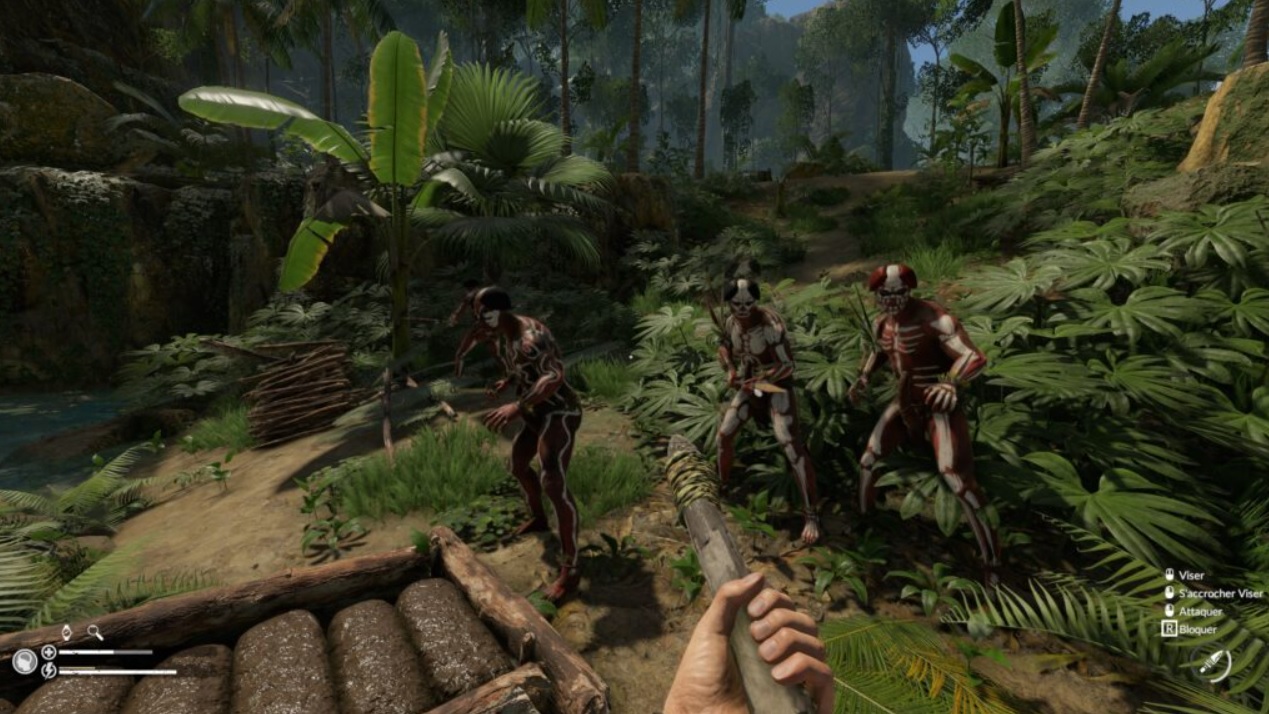Click the lightning bolt energy icon
The width and height of the screenshot is (1269, 714).
click(48, 671)
